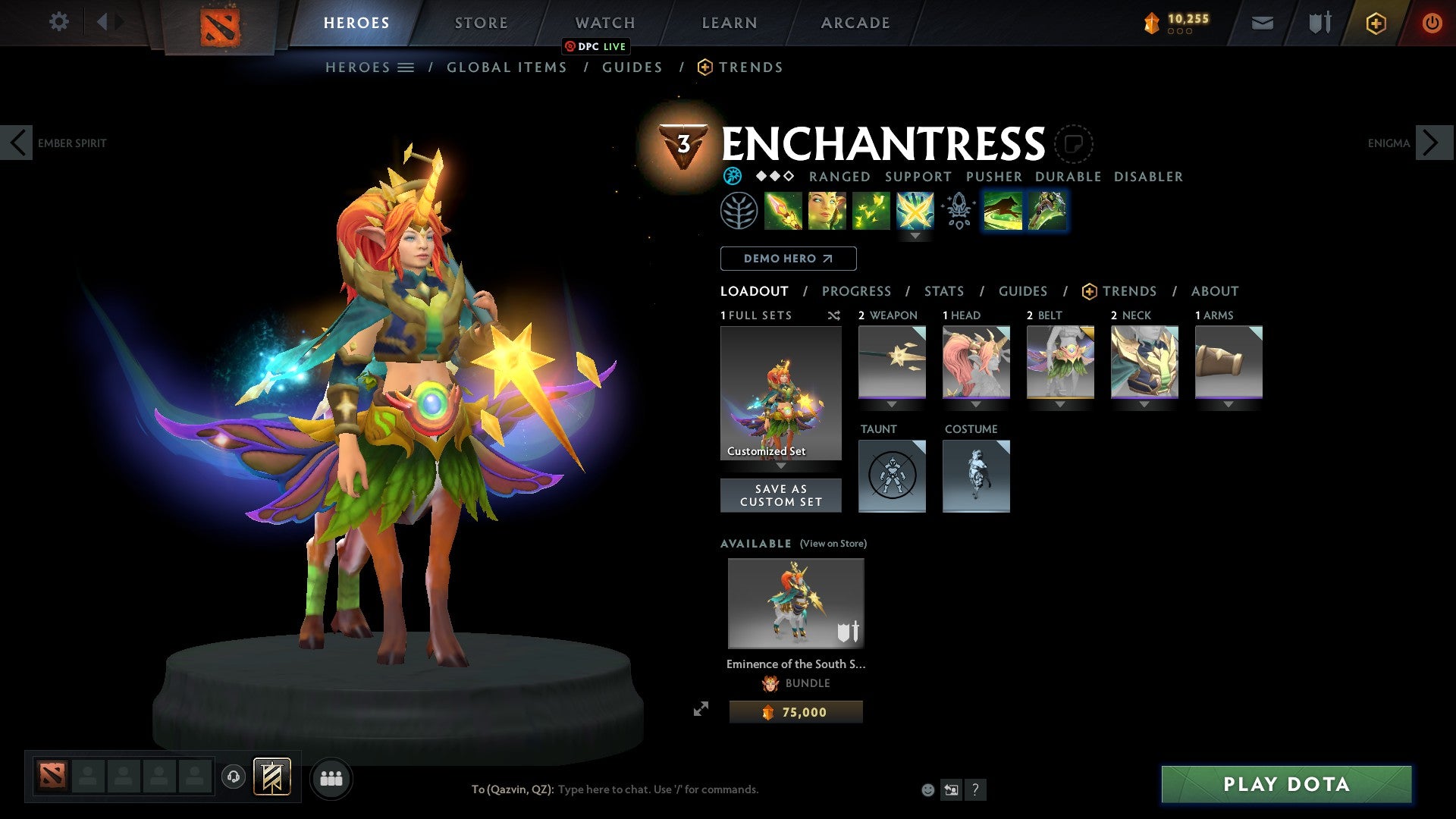Click the DEMO HERO button
Viewport: 1456px width, 819px height.
coord(787,259)
